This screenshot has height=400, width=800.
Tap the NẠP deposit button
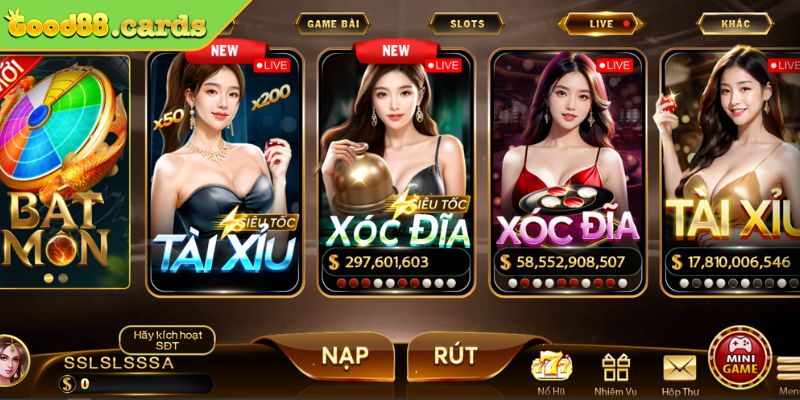coord(344,356)
